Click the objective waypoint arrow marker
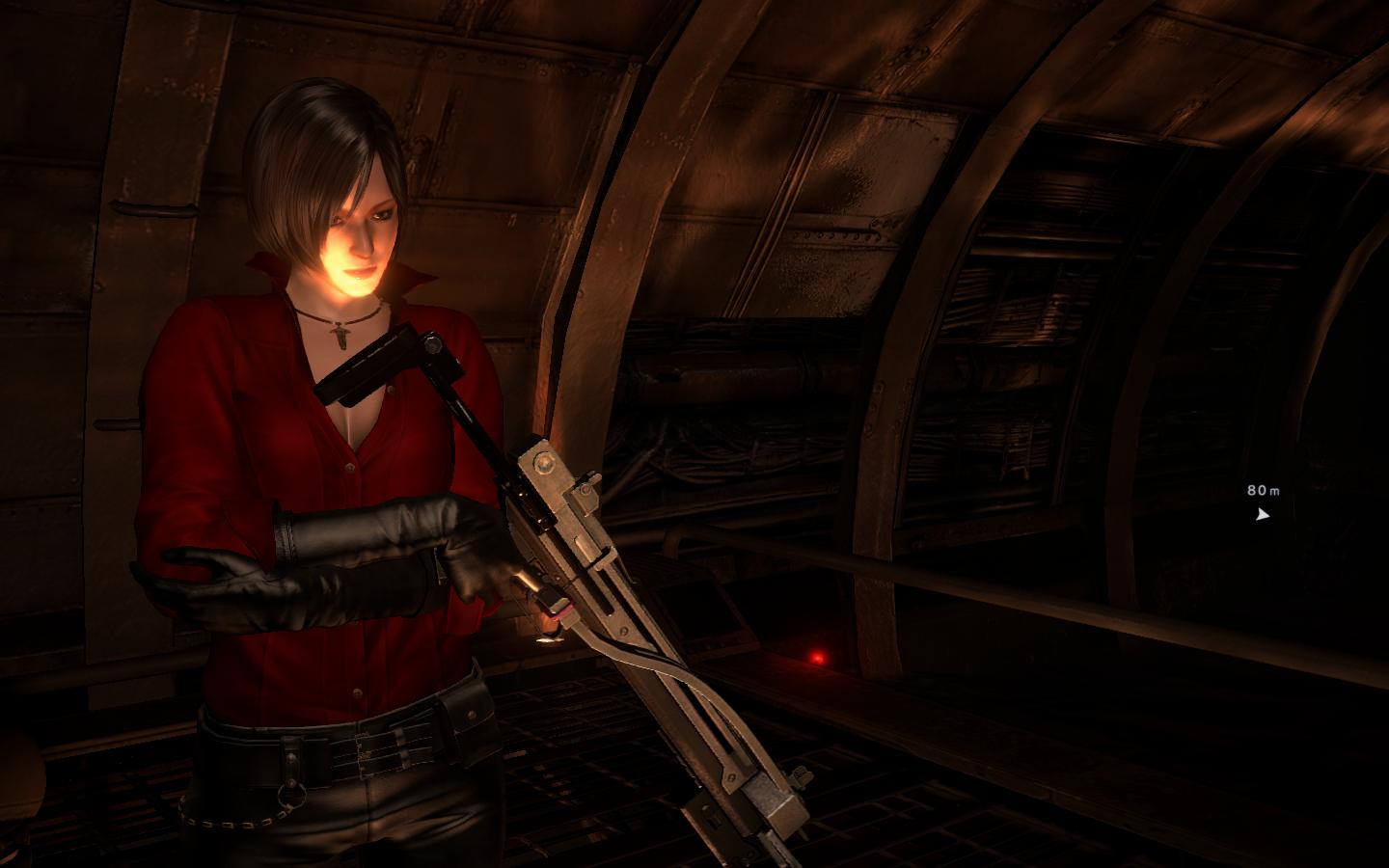1389x868 pixels. point(1262,514)
